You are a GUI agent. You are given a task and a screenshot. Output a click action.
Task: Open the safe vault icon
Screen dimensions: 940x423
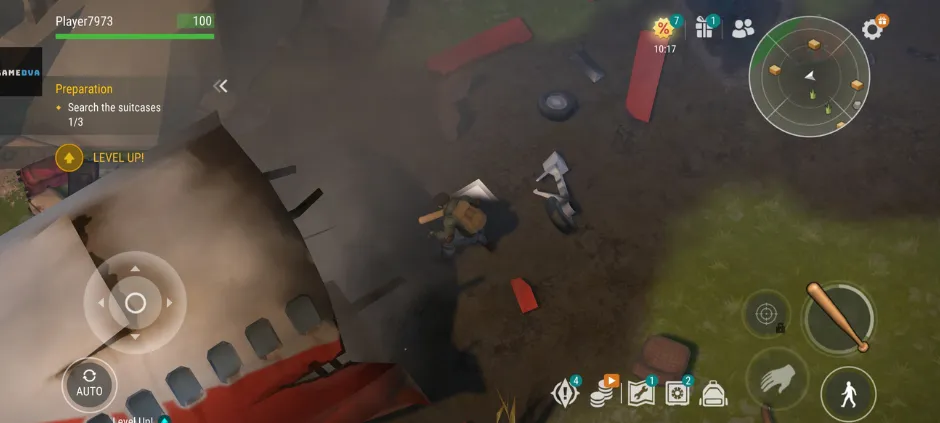point(678,394)
